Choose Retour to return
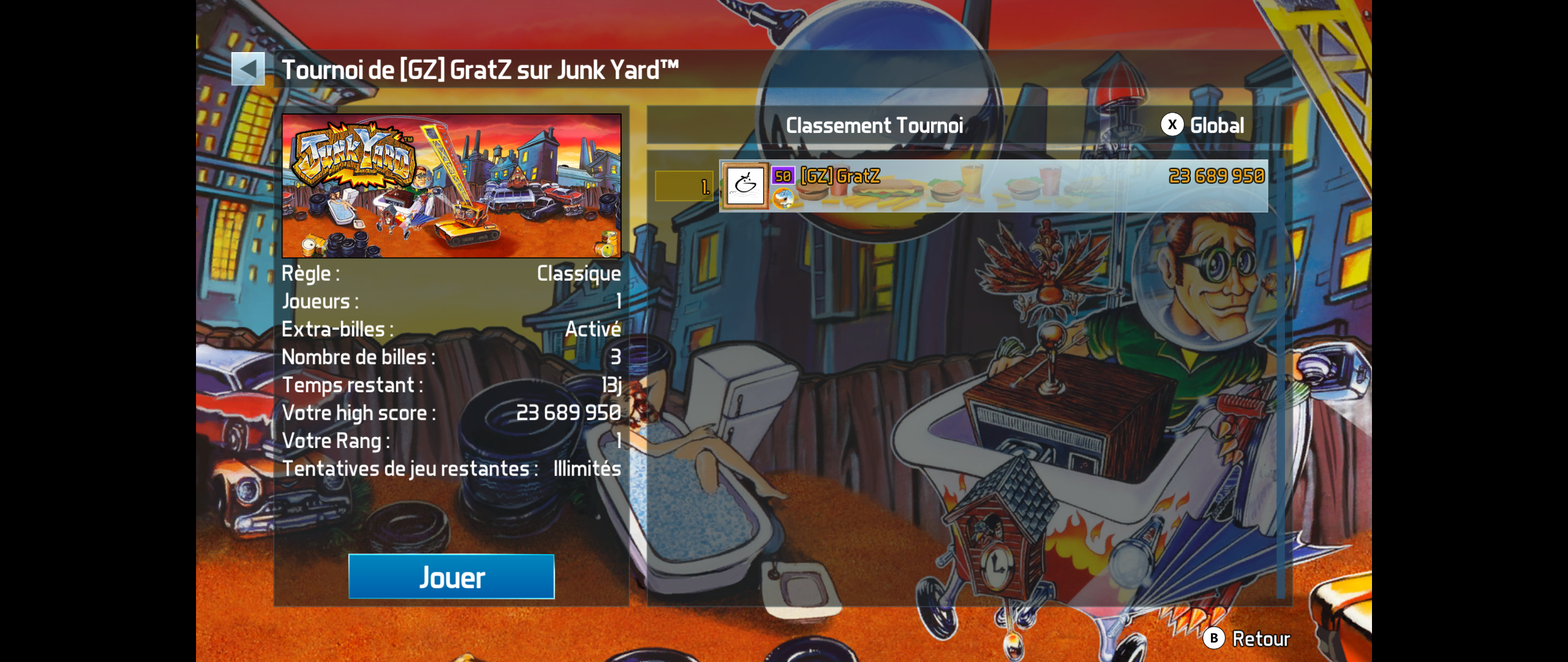This screenshot has height=662, width=1568. [1247, 639]
